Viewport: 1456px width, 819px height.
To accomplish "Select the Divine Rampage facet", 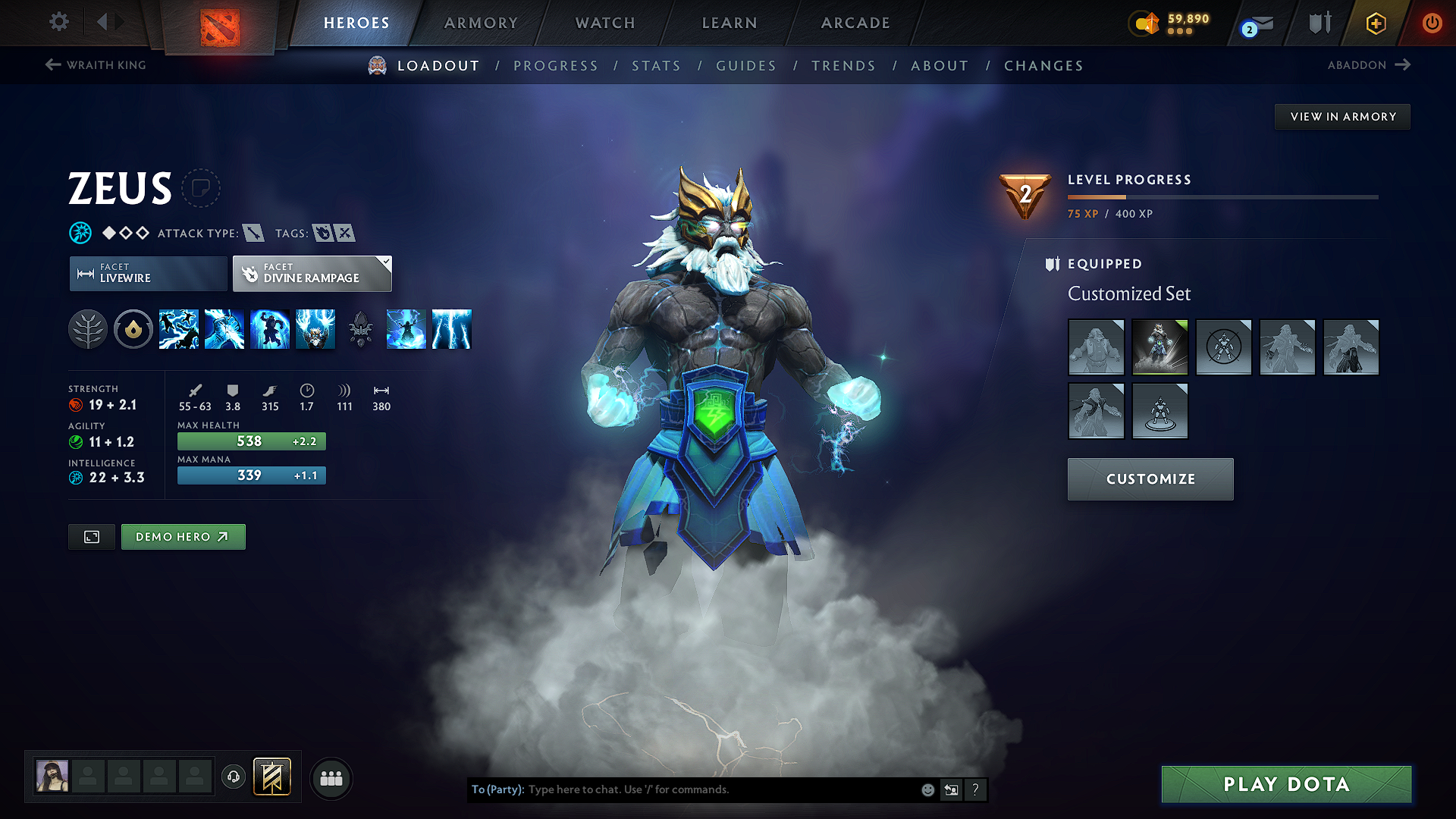I will tap(307, 274).
